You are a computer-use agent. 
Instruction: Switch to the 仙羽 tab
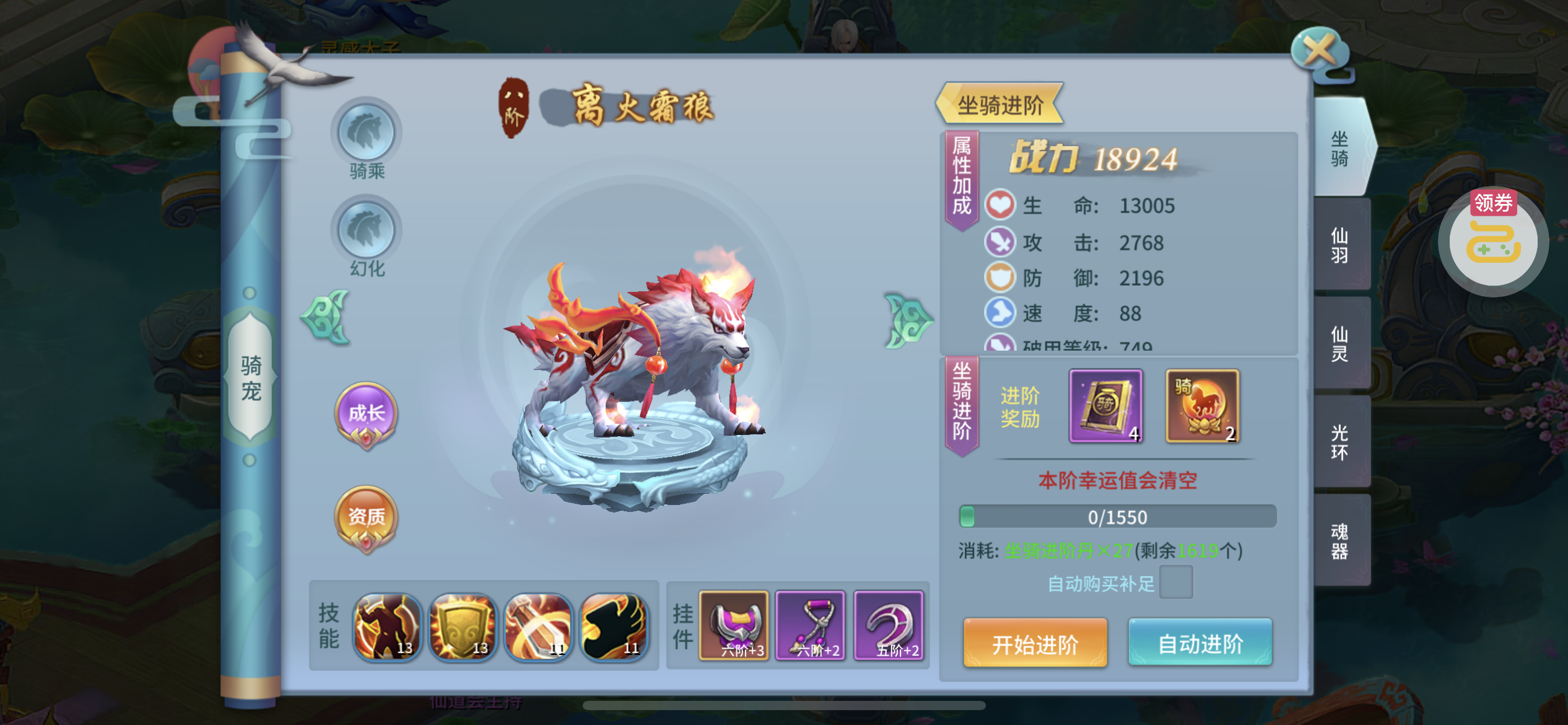(1340, 245)
